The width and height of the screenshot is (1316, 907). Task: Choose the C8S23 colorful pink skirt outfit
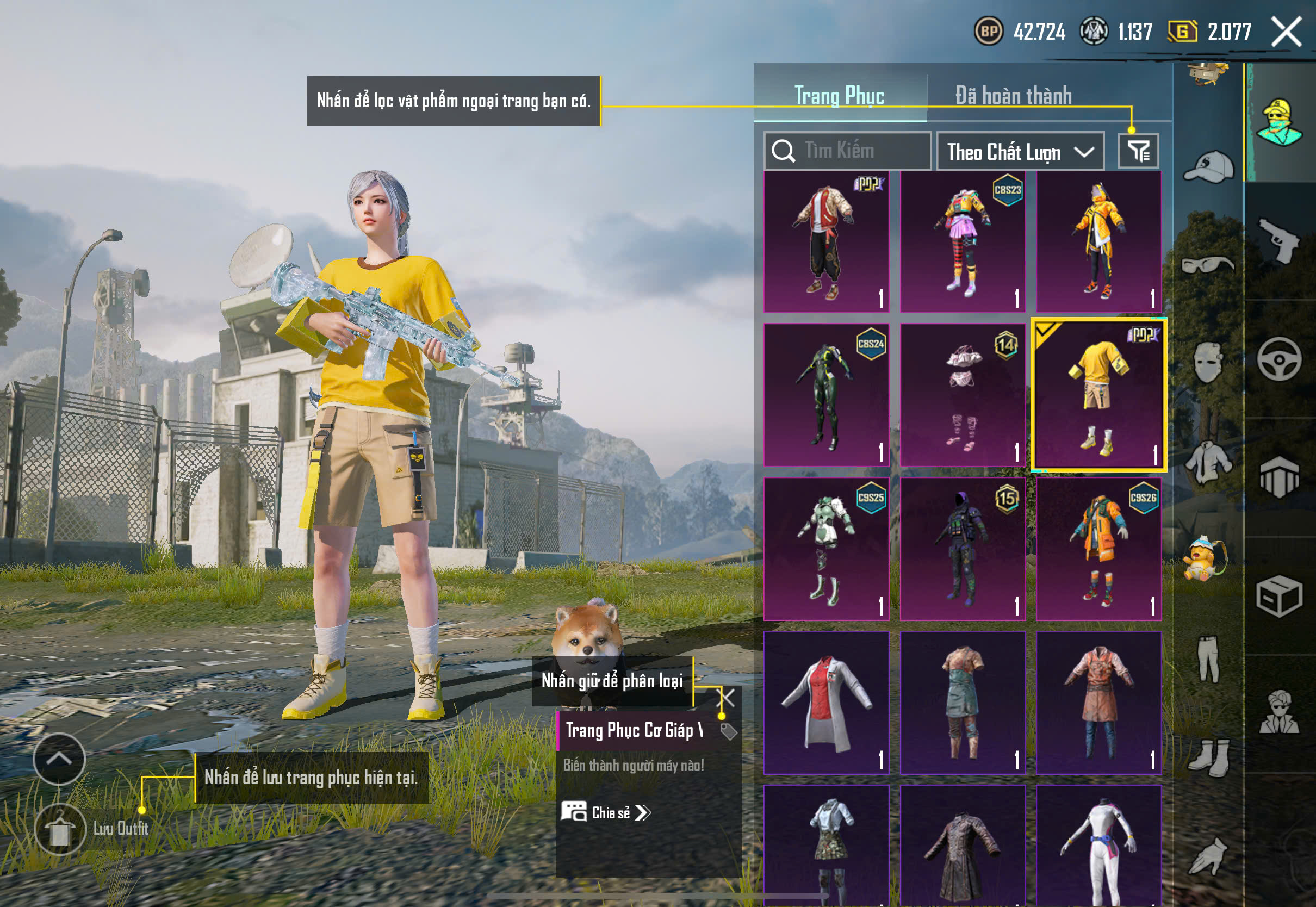point(962,241)
